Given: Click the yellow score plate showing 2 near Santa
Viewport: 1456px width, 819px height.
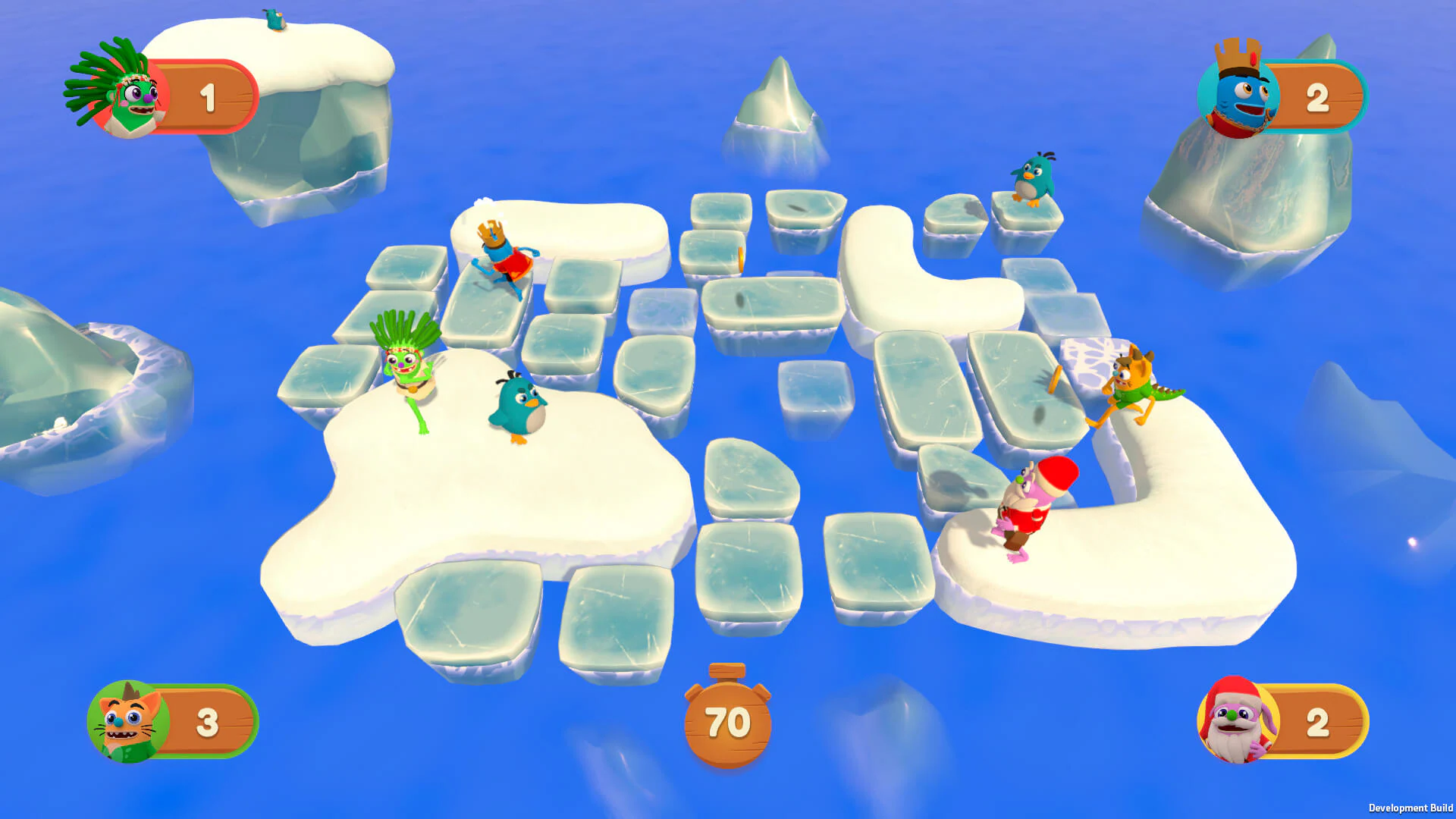Looking at the screenshot, I should pyautogui.click(x=1319, y=722).
